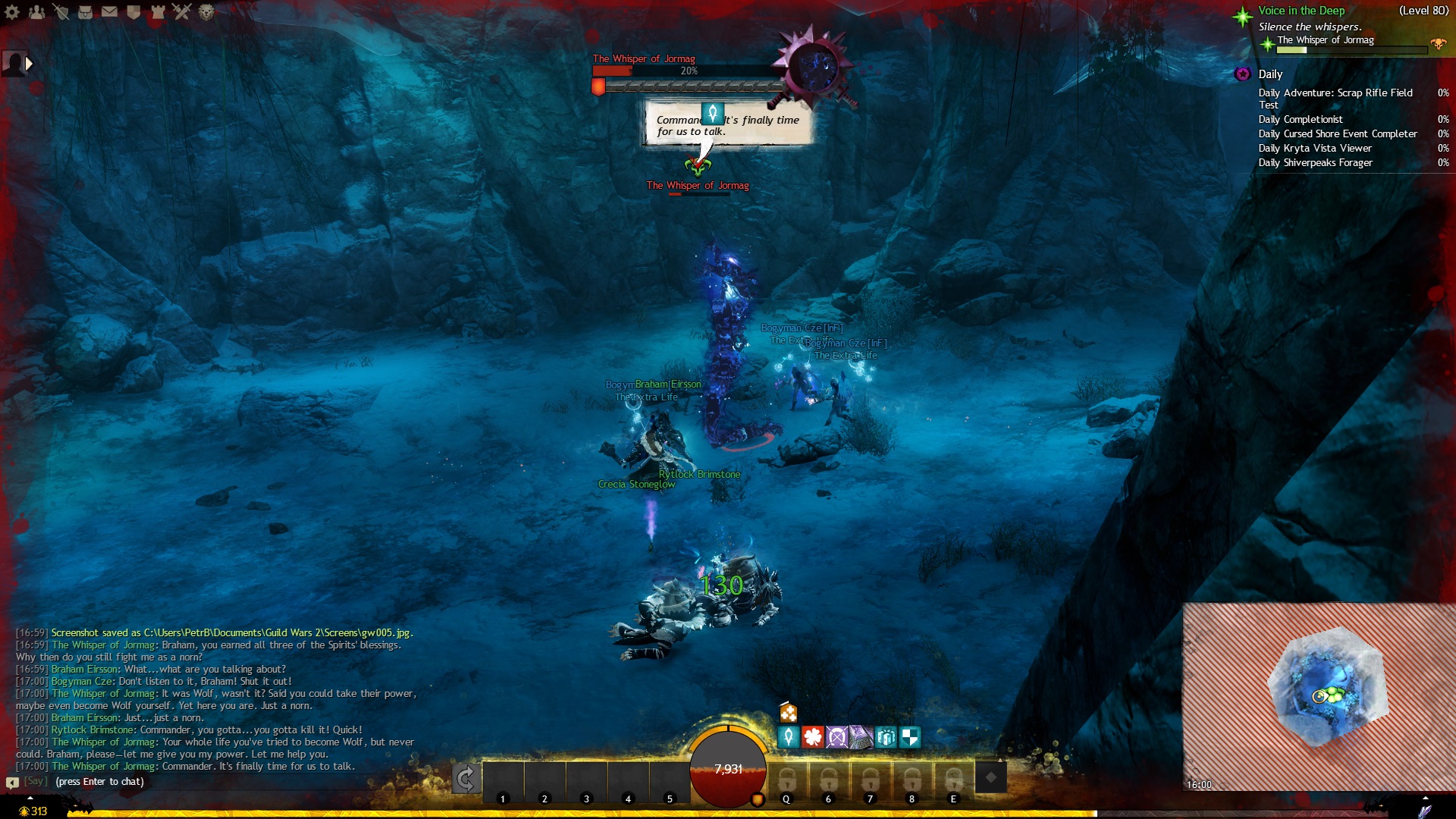Image resolution: width=1456 pixels, height=819 pixels.
Task: Click the Daily Cursed Shore Event Completer entry
Action: click(1338, 134)
